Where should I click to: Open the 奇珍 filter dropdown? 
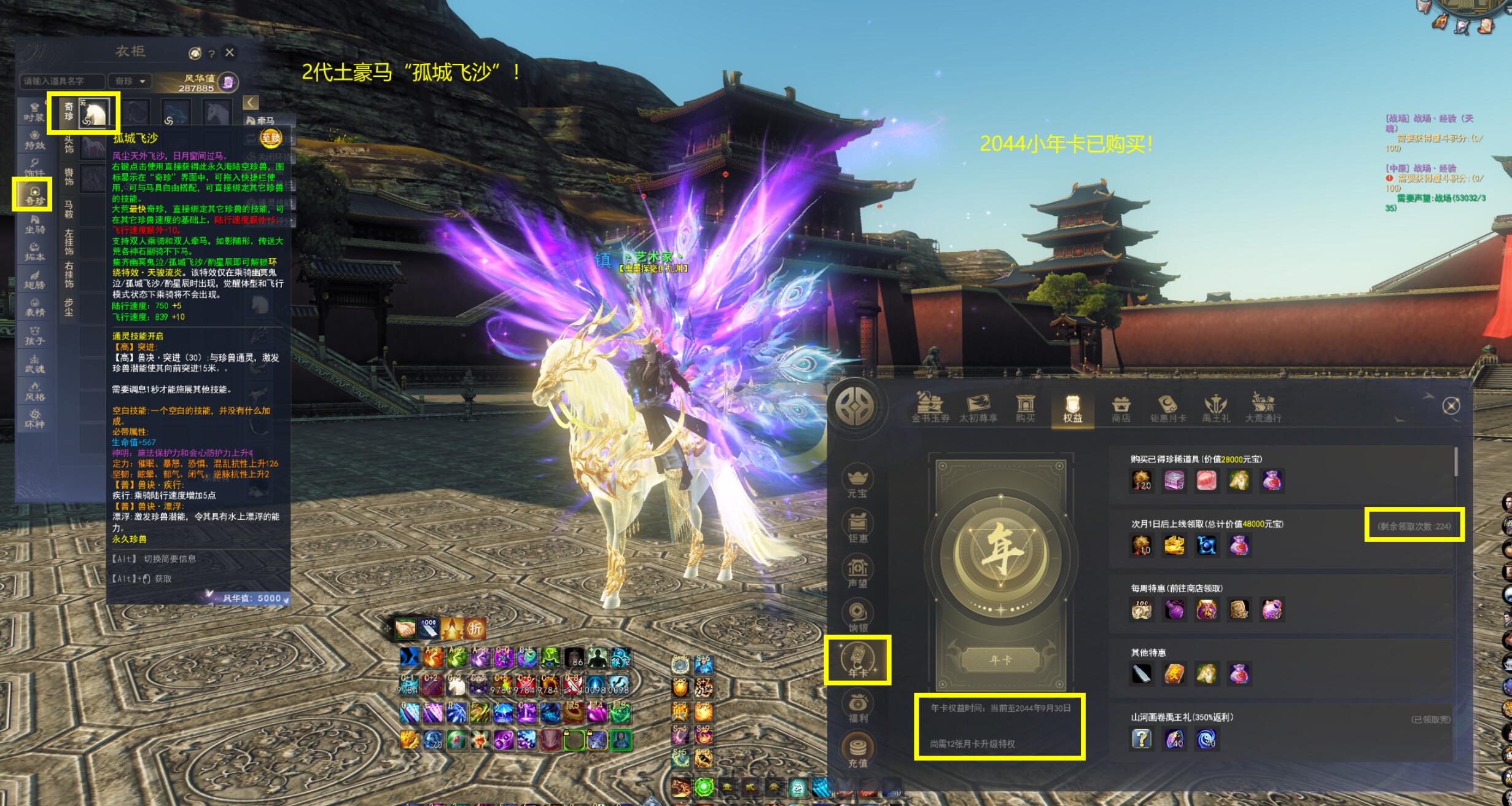pos(131,81)
